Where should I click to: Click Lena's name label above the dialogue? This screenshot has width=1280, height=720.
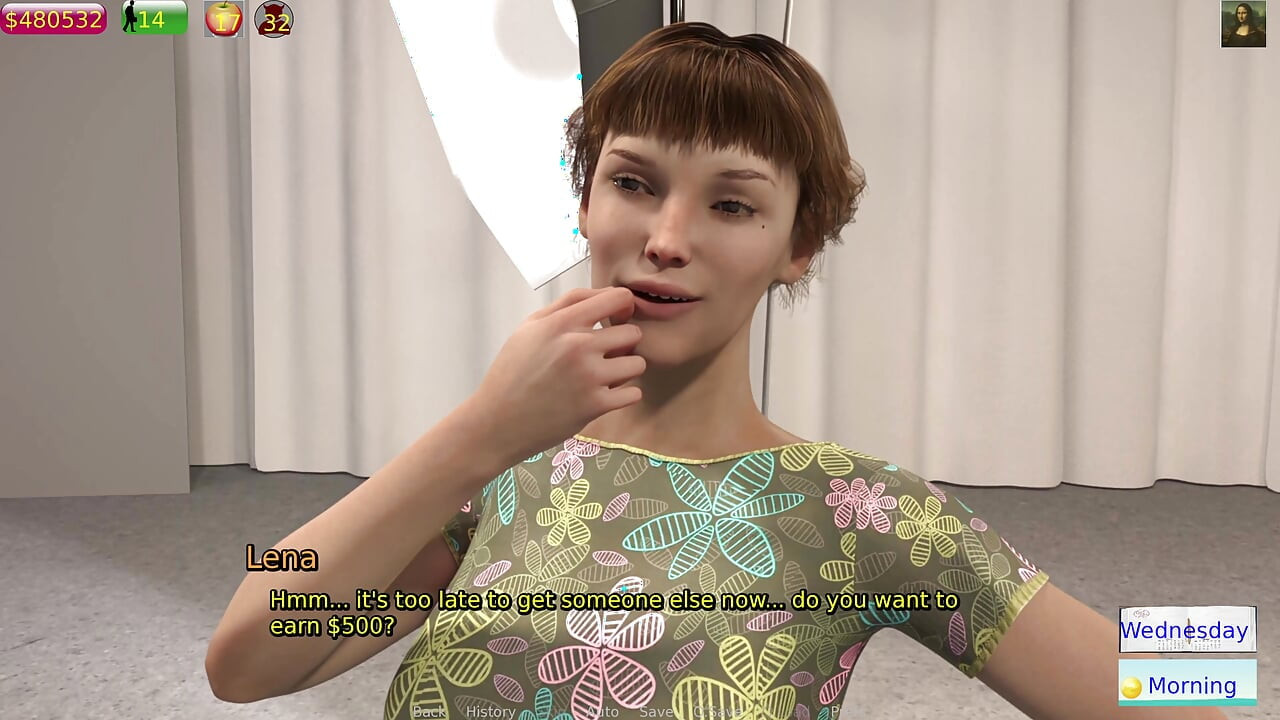284,559
